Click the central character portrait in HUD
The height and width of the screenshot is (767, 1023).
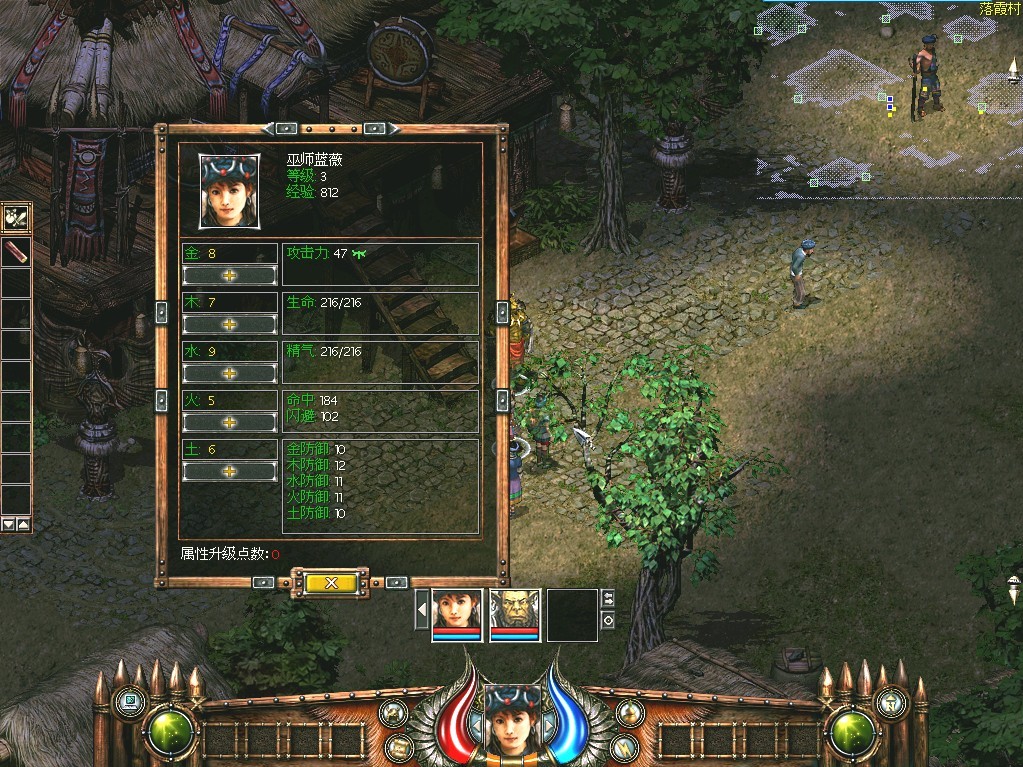point(512,718)
